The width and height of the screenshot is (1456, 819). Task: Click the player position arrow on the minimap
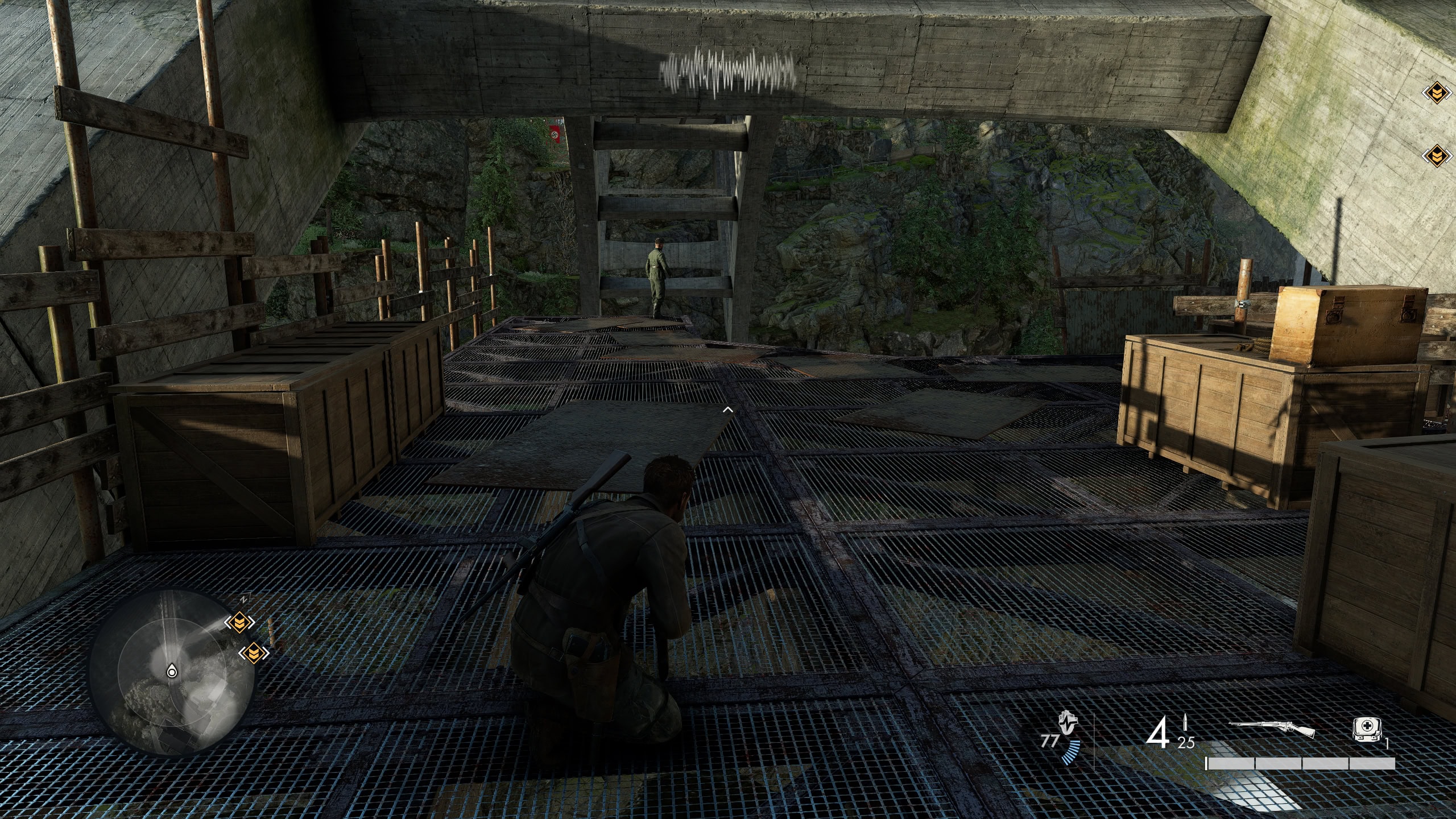point(172,672)
